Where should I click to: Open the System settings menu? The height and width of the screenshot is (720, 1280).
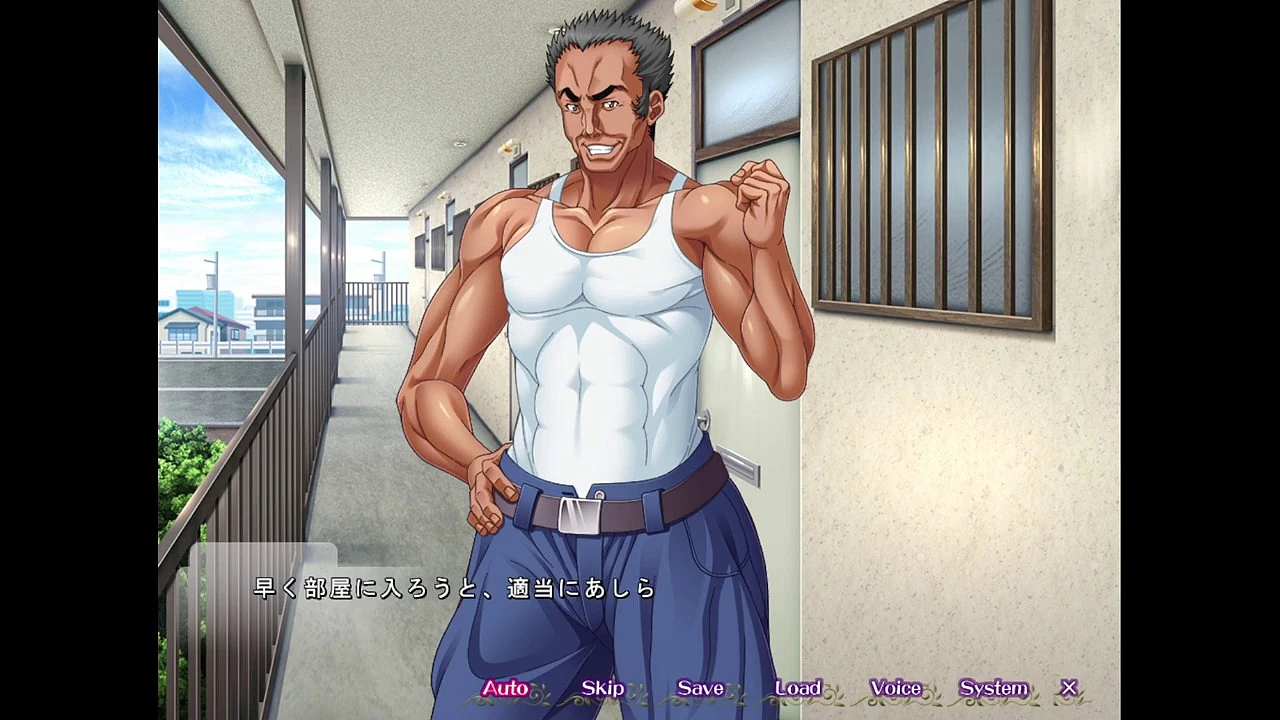point(993,688)
